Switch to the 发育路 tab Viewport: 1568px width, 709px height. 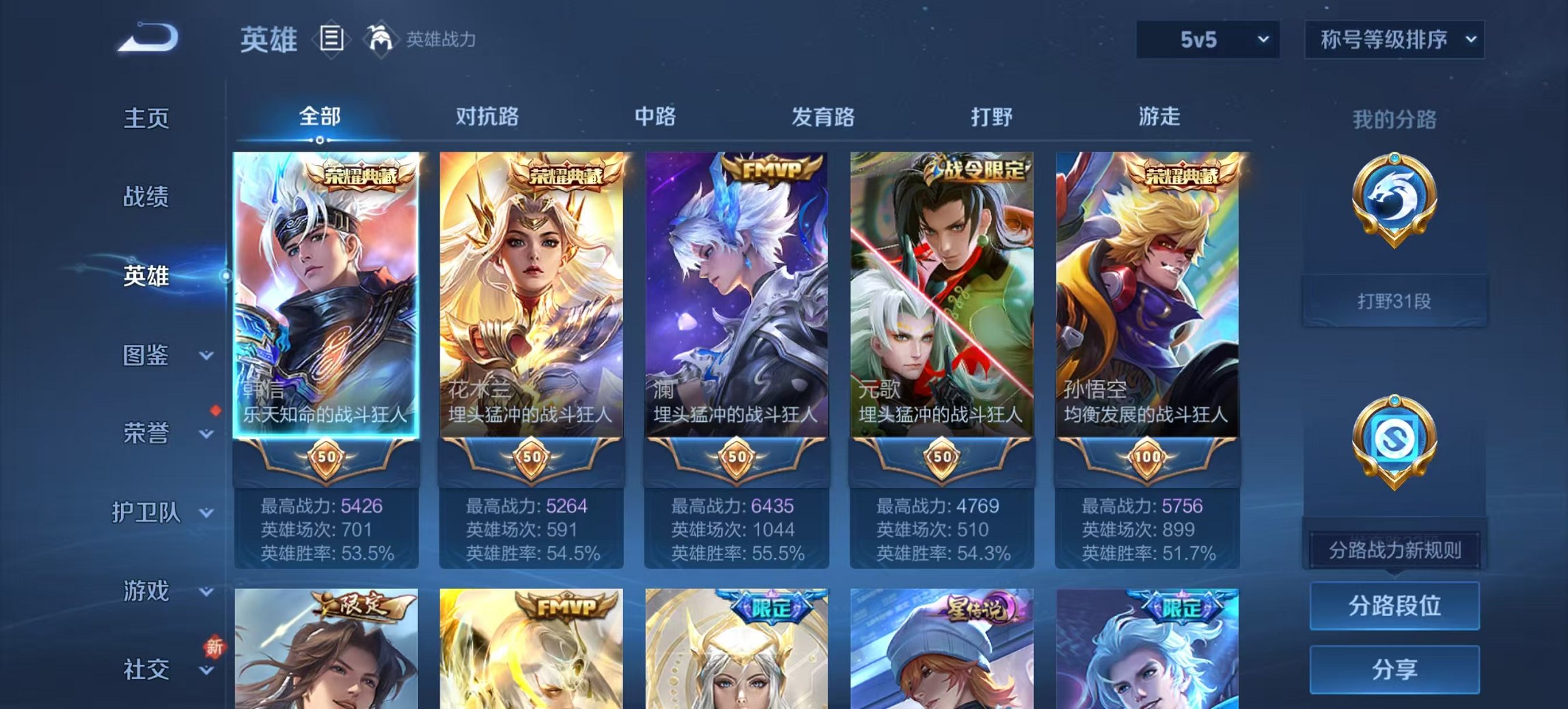tap(823, 118)
